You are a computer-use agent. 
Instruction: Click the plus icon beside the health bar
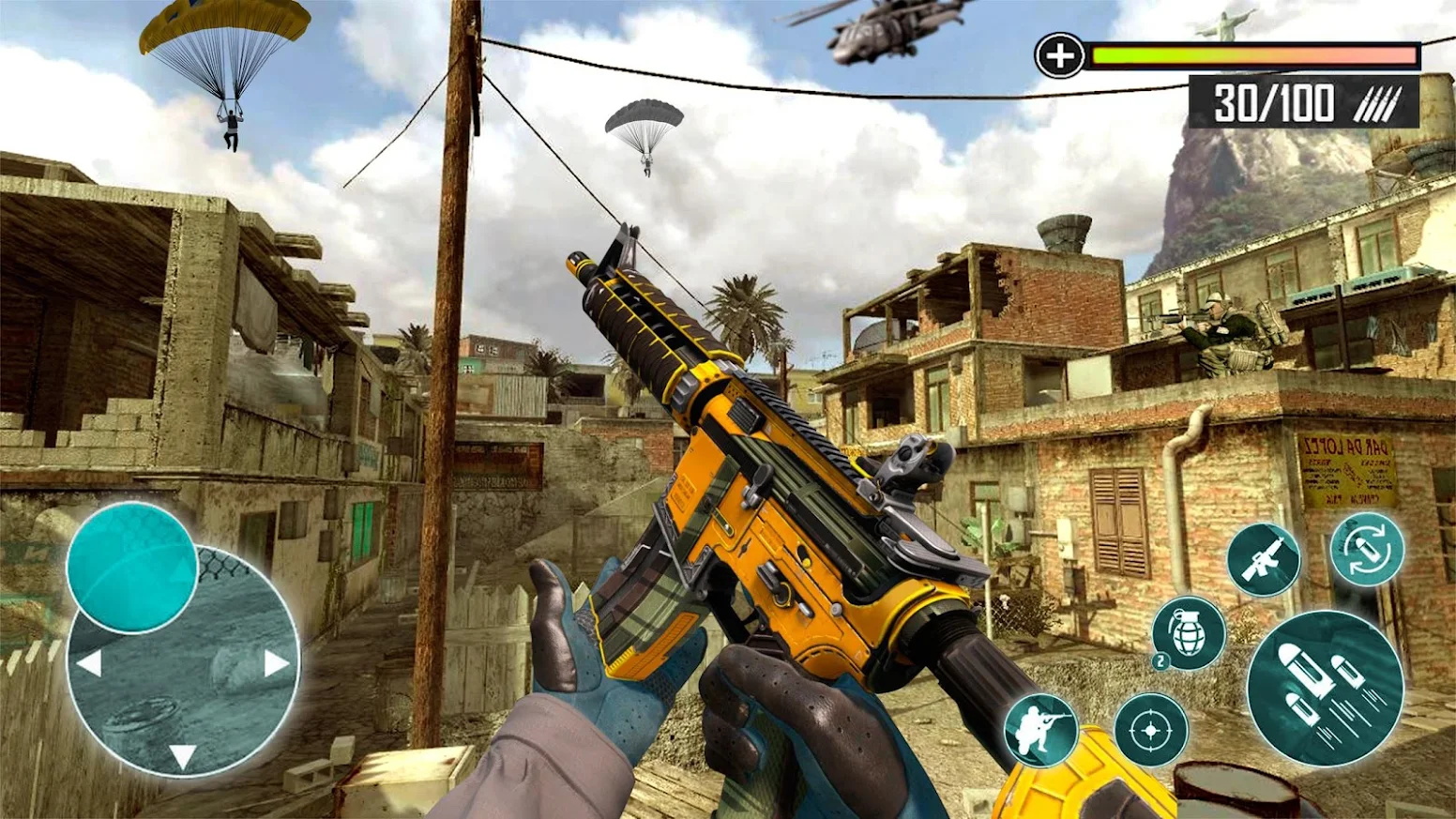click(1059, 56)
